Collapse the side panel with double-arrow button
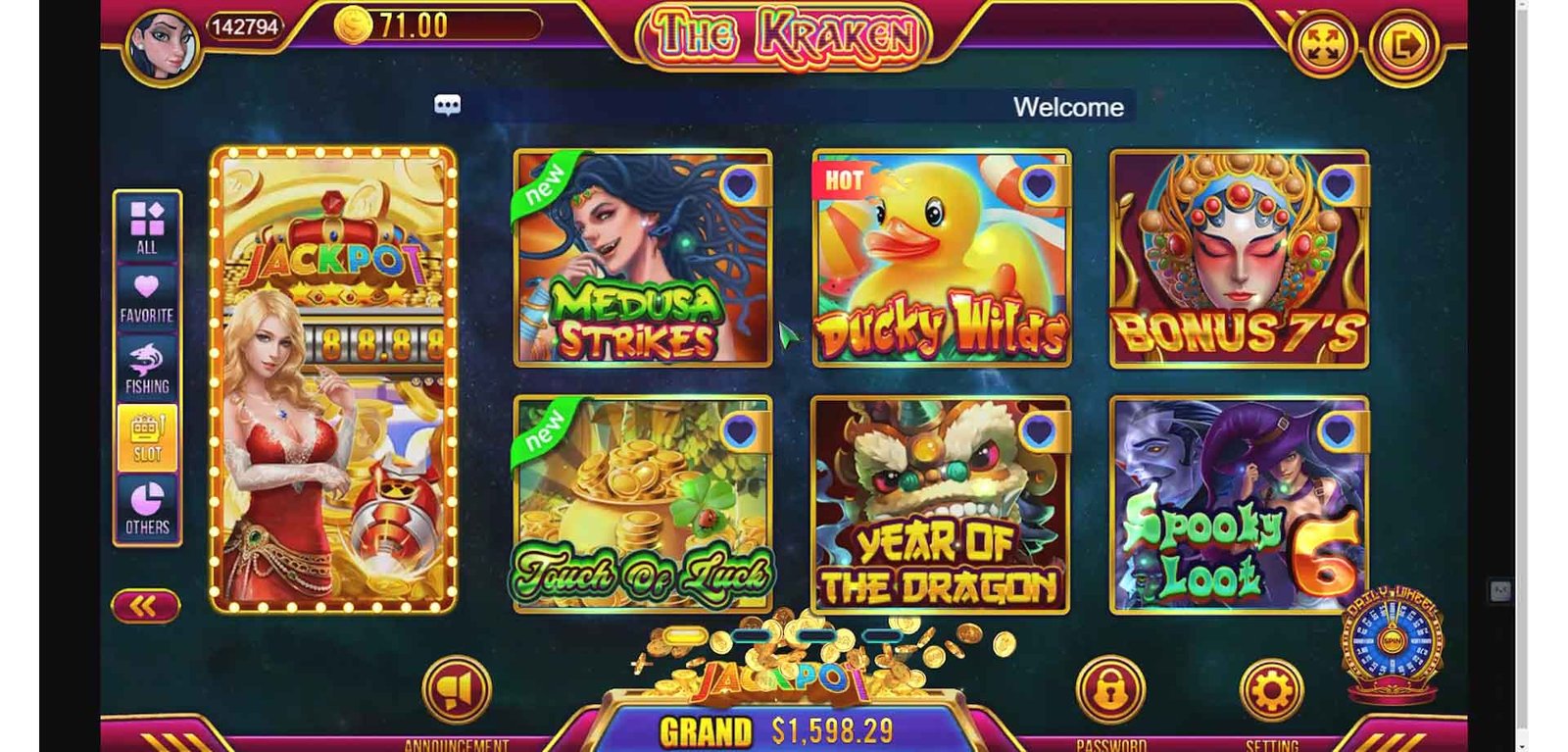Image resolution: width=1568 pixels, height=752 pixels. point(145,607)
